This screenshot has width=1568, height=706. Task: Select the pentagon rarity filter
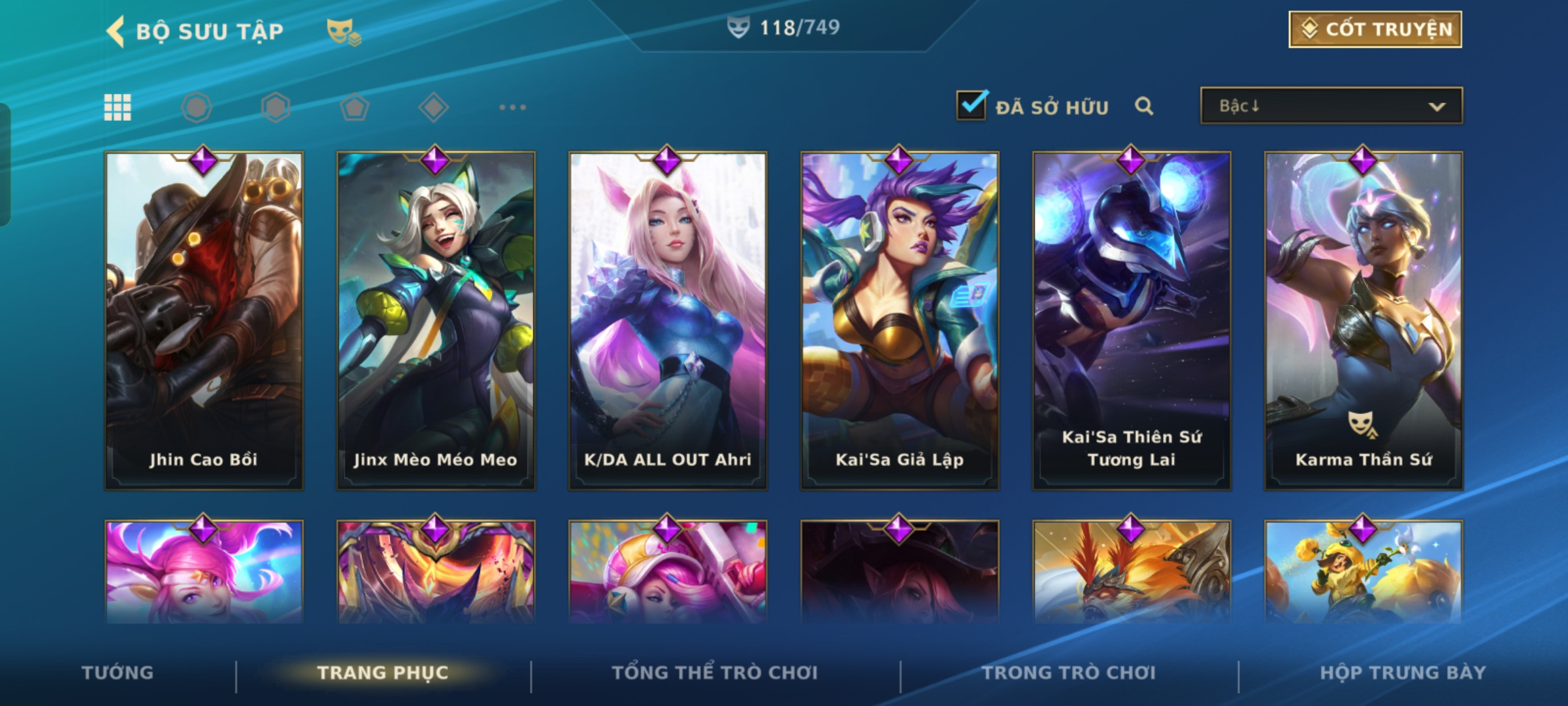(x=354, y=107)
